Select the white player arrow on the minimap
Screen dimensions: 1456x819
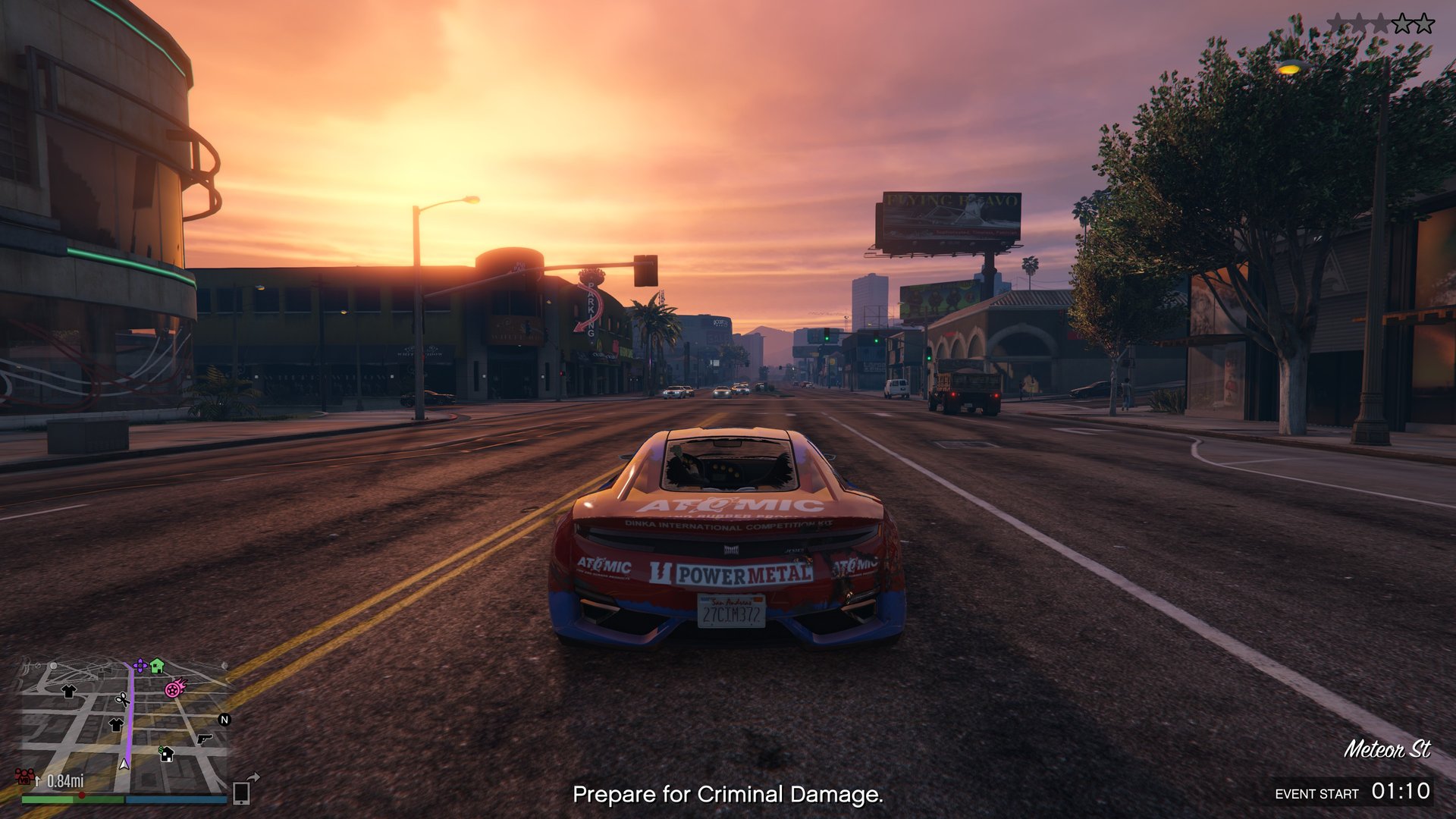click(124, 764)
